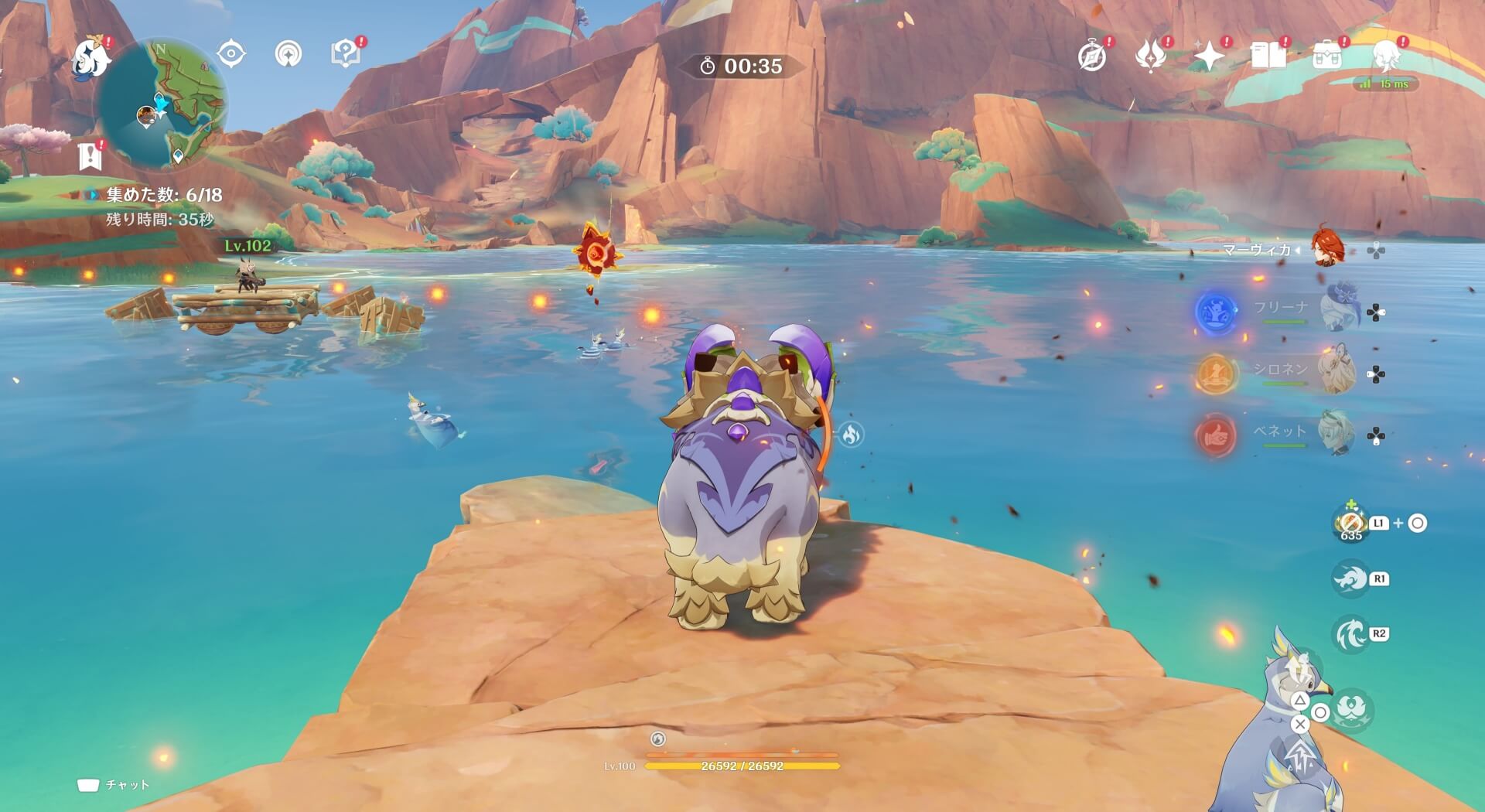Viewport: 1485px width, 812px height.
Task: Open the character head icon in the top bar
Action: [x=1386, y=56]
